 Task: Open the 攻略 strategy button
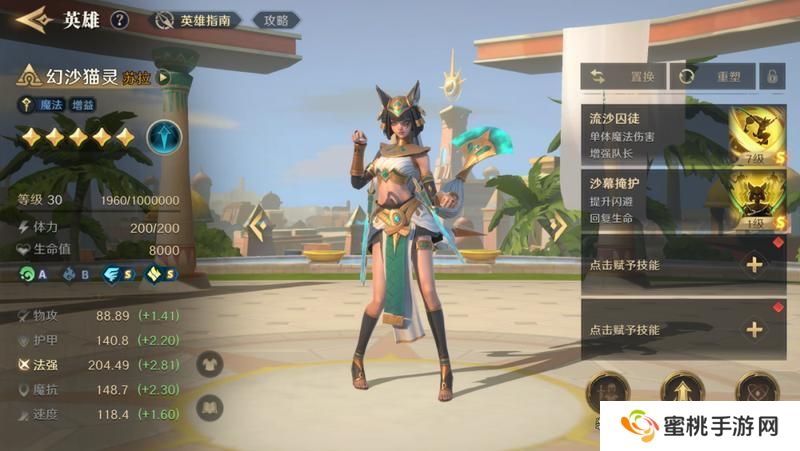coord(275,20)
